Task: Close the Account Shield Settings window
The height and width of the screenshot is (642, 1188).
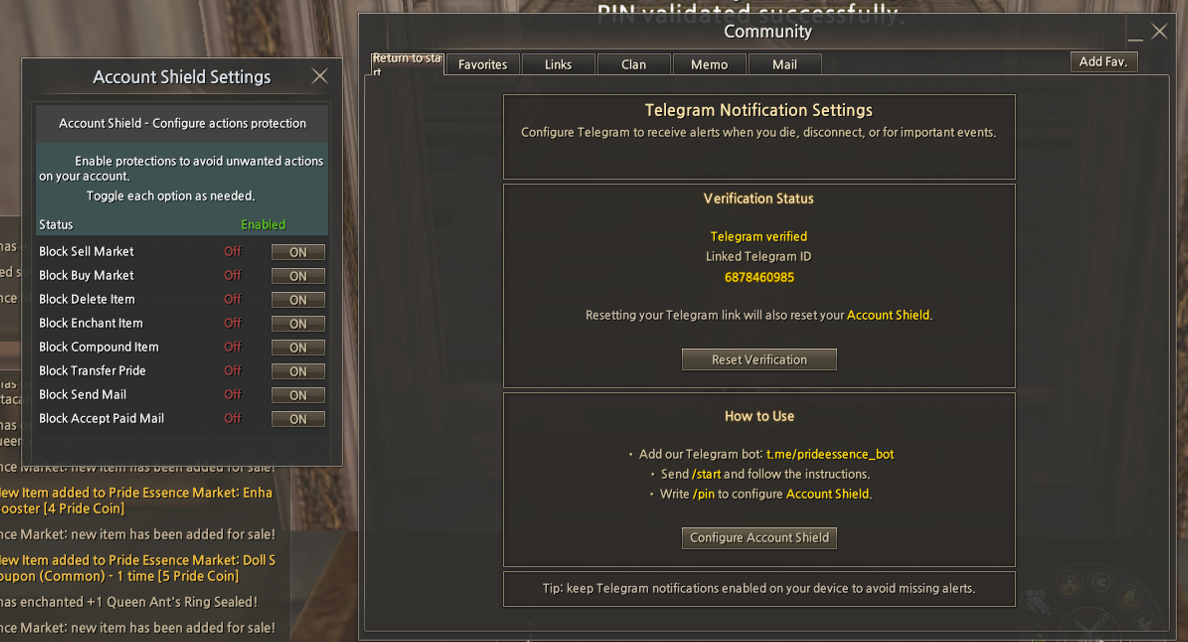Action: (x=319, y=76)
